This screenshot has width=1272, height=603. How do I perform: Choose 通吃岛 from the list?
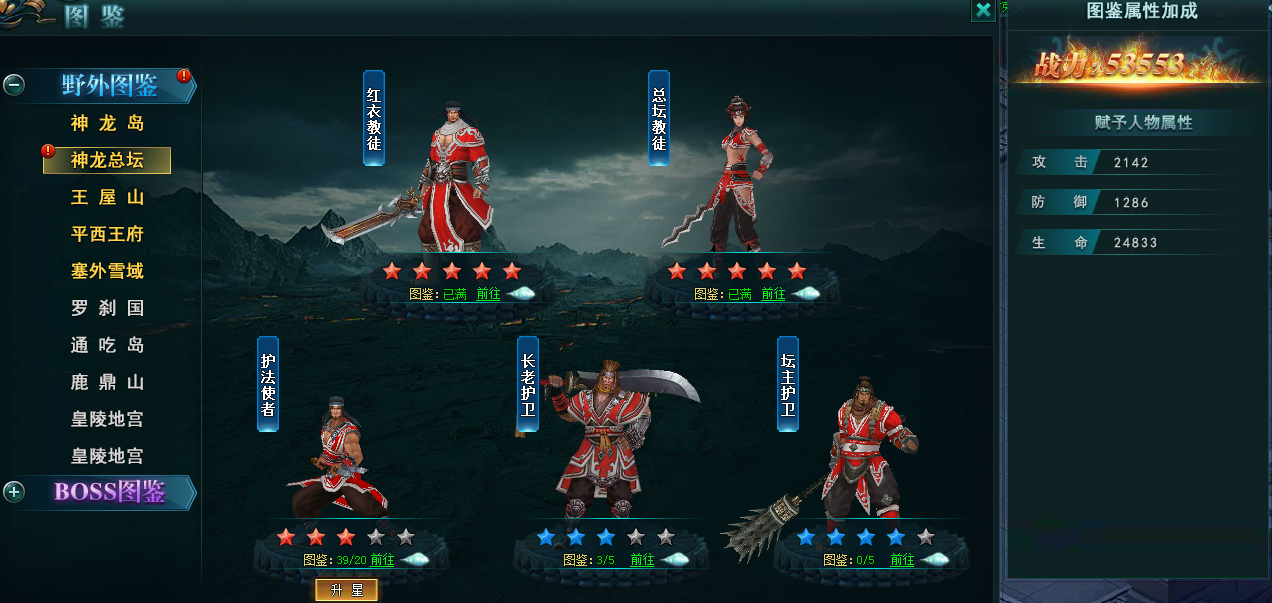pos(107,345)
